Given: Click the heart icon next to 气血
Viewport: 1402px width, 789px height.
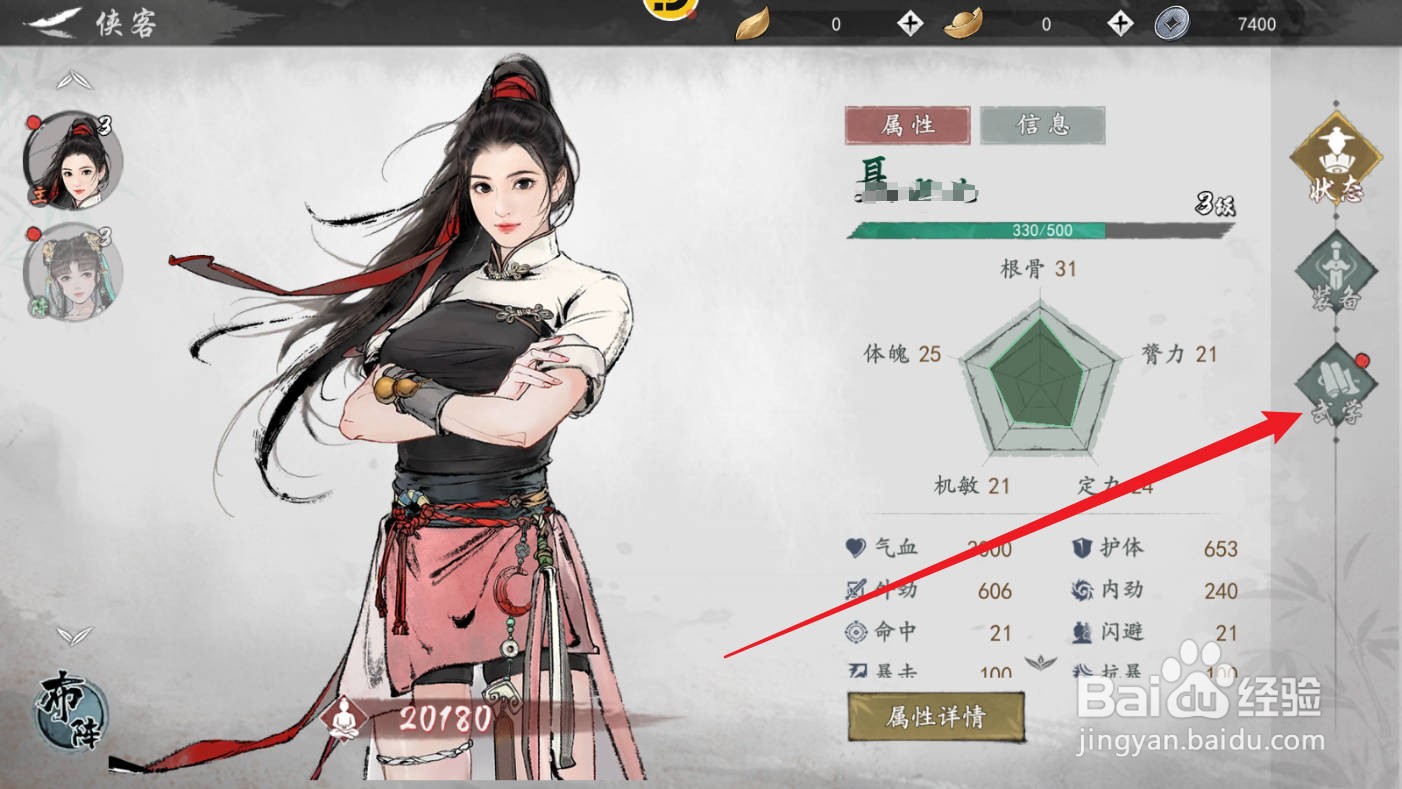Looking at the screenshot, I should pos(856,548).
